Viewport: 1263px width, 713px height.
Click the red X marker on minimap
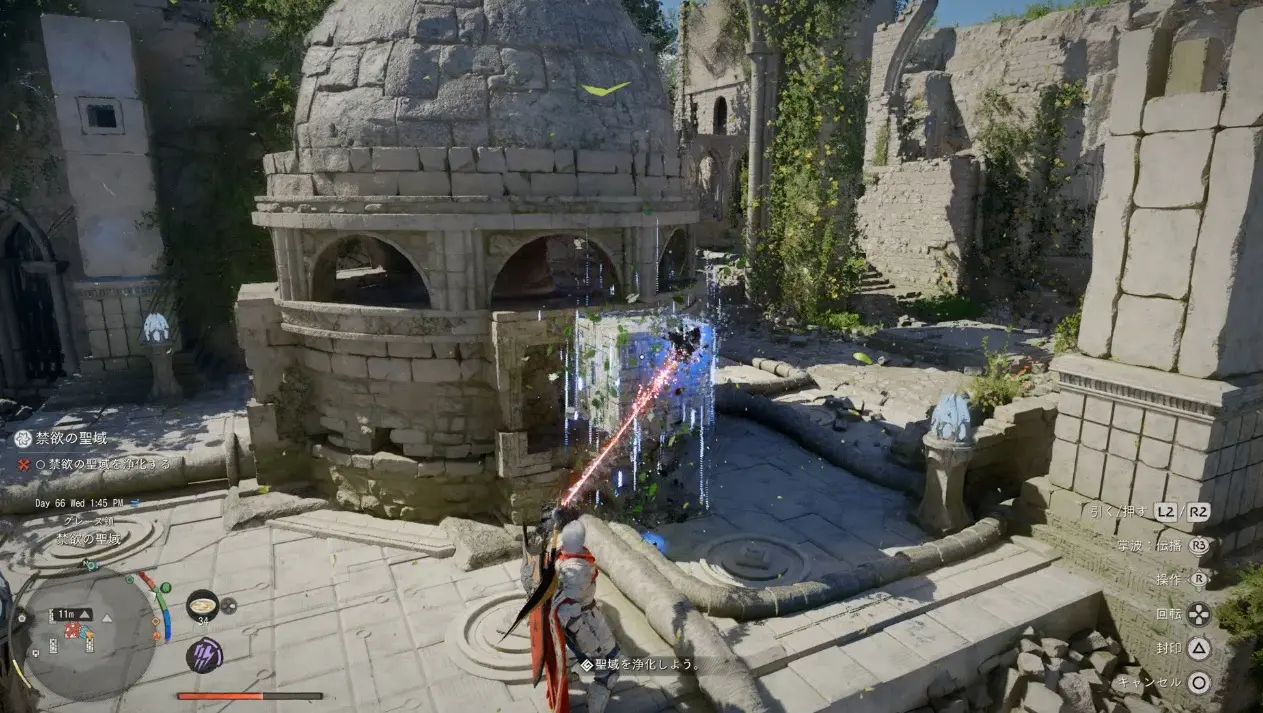point(72,631)
